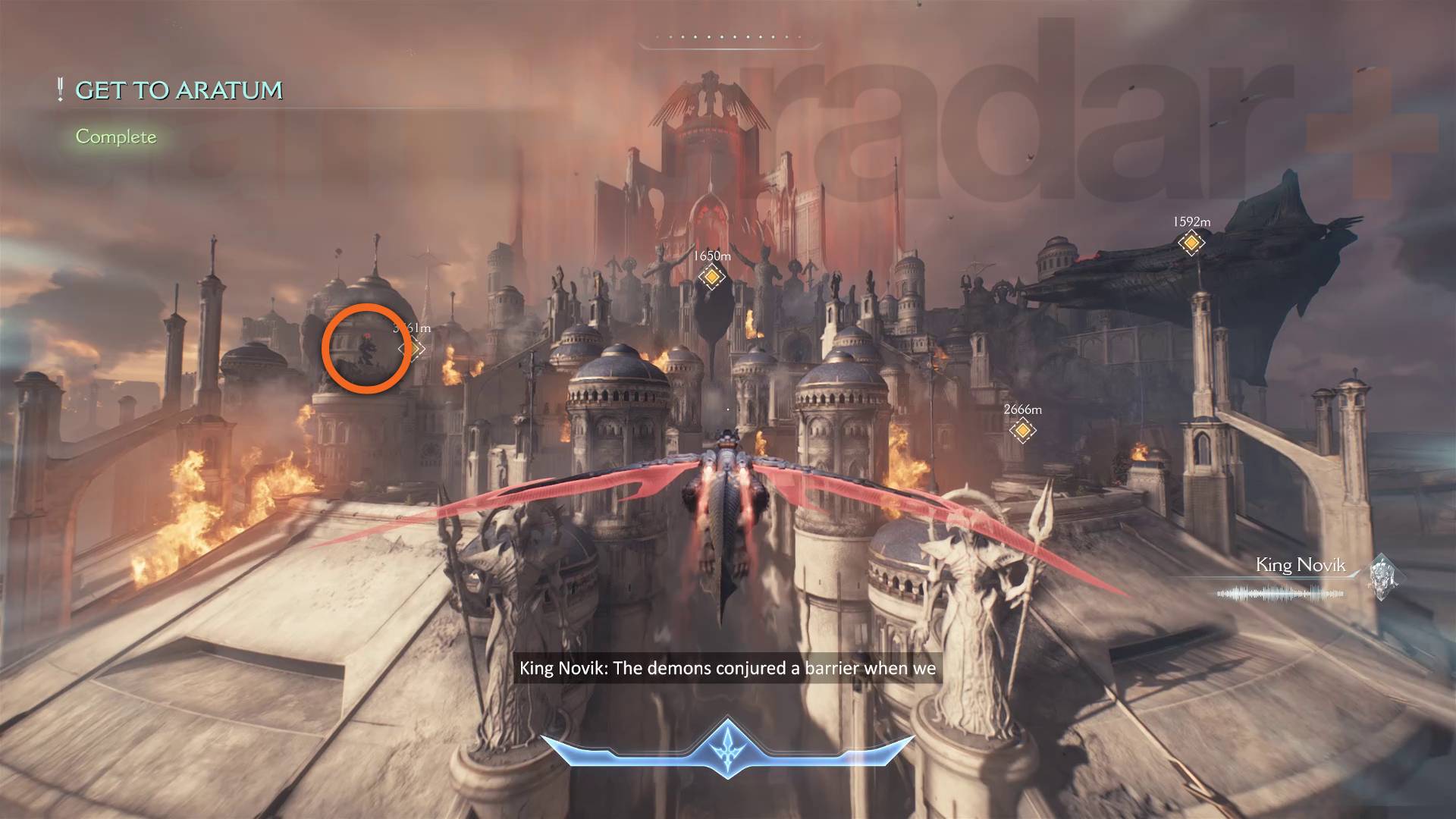This screenshot has height=819, width=1456.
Task: Click the exclamation icon beside GET TO ARATUM
Action: point(59,89)
